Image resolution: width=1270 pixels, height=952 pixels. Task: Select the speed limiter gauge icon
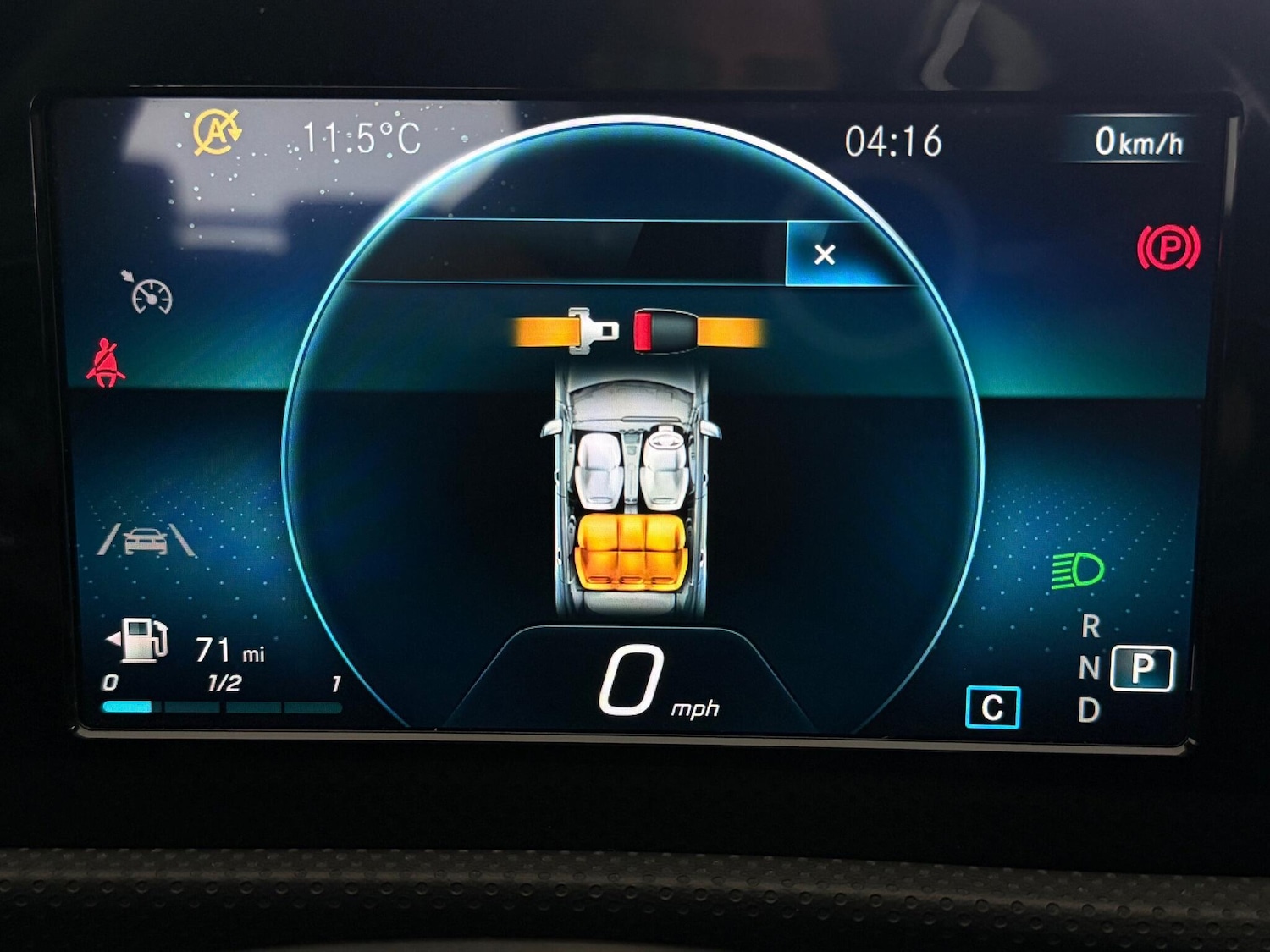tap(151, 293)
